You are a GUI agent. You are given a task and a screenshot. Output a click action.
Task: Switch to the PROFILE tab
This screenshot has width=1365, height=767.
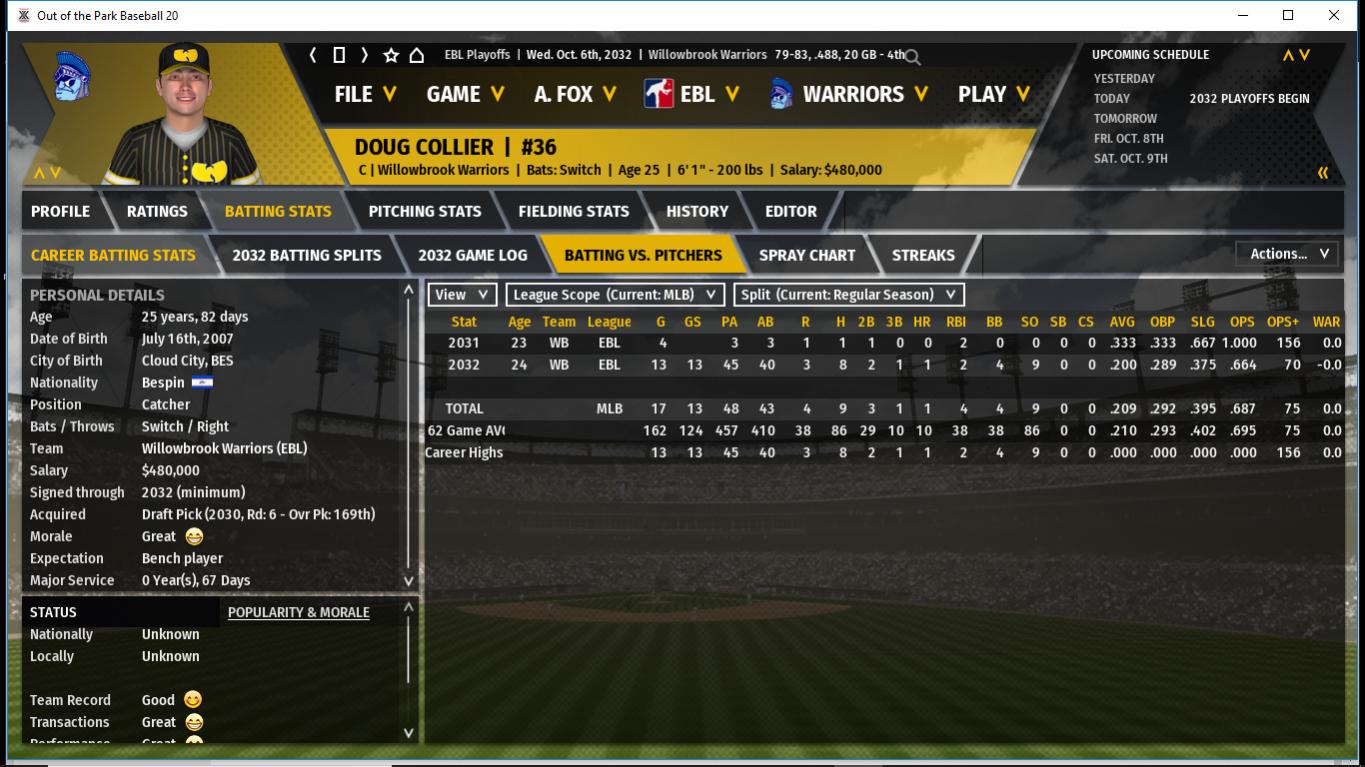pyautogui.click(x=60, y=211)
